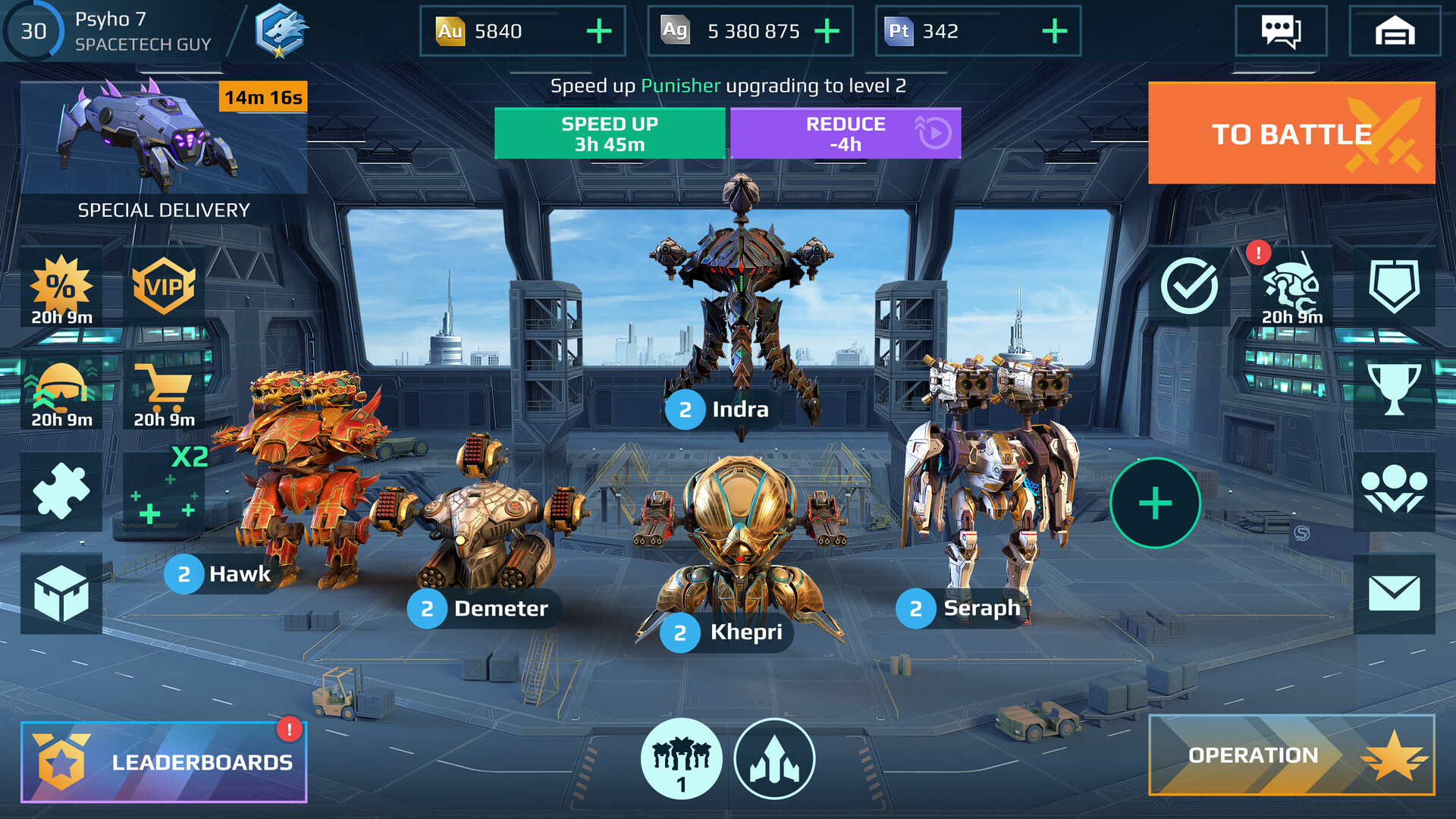Open the VIP hexagon badge
The width and height of the screenshot is (1456, 819).
[164, 287]
